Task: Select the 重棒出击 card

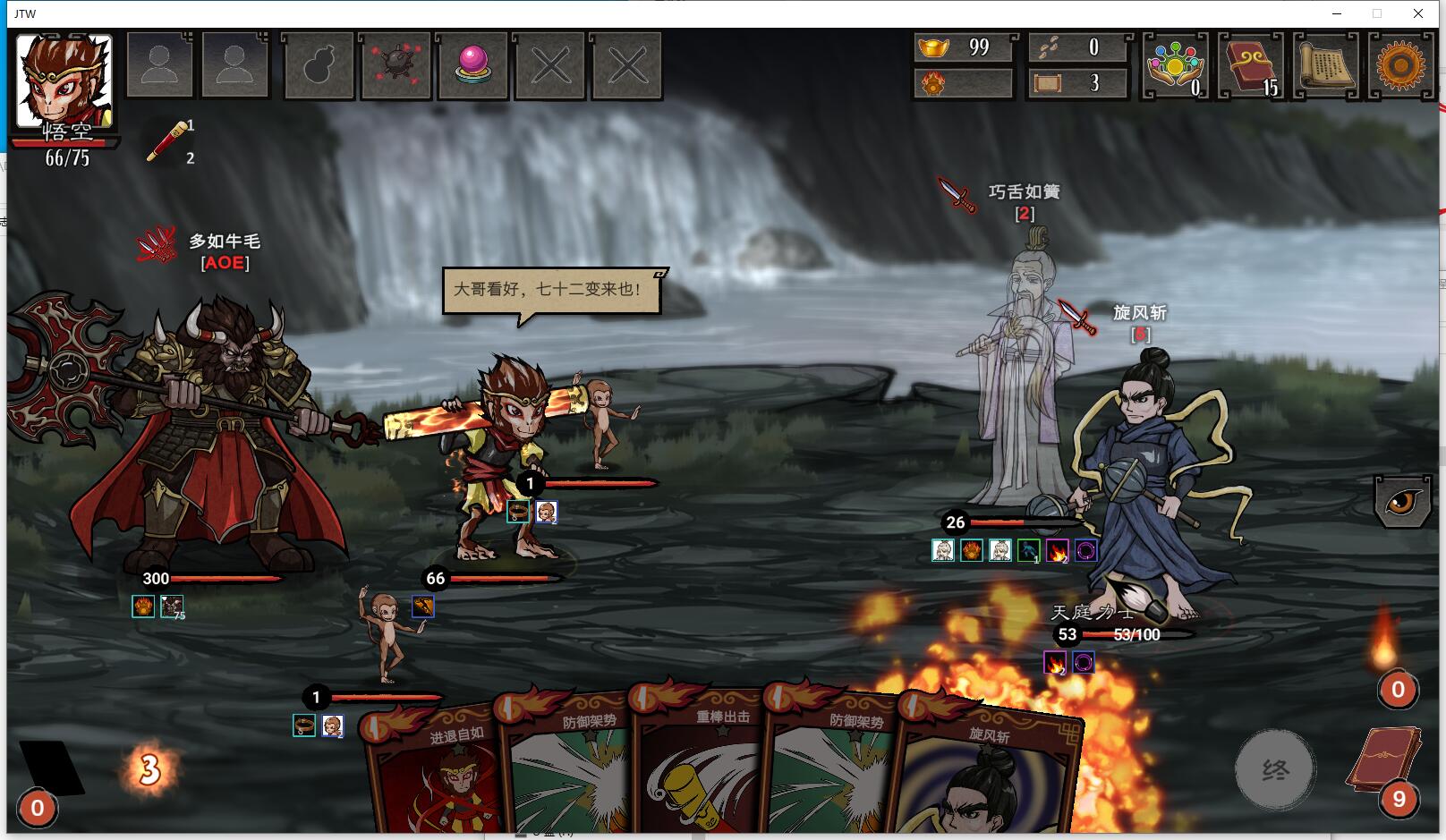Action: pos(698,769)
